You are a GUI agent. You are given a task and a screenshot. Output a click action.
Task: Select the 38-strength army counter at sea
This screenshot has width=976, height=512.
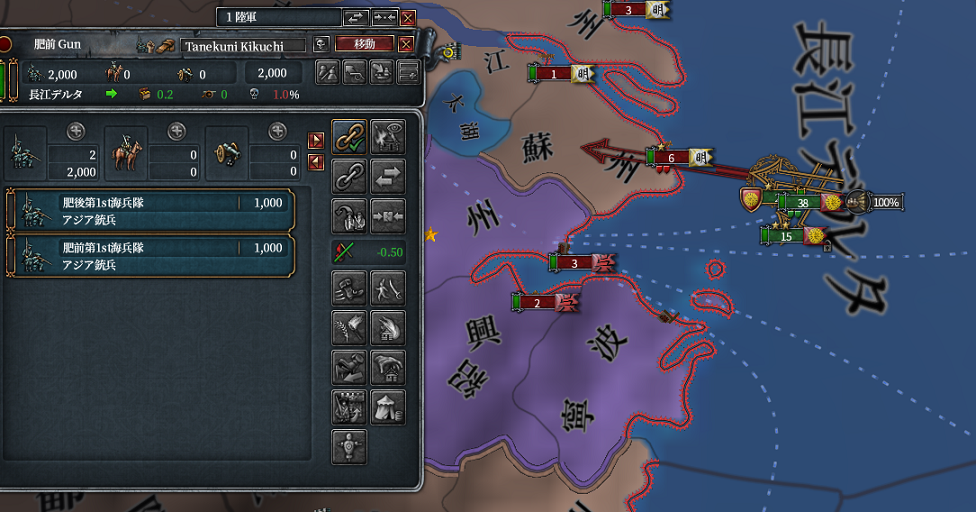click(x=802, y=201)
